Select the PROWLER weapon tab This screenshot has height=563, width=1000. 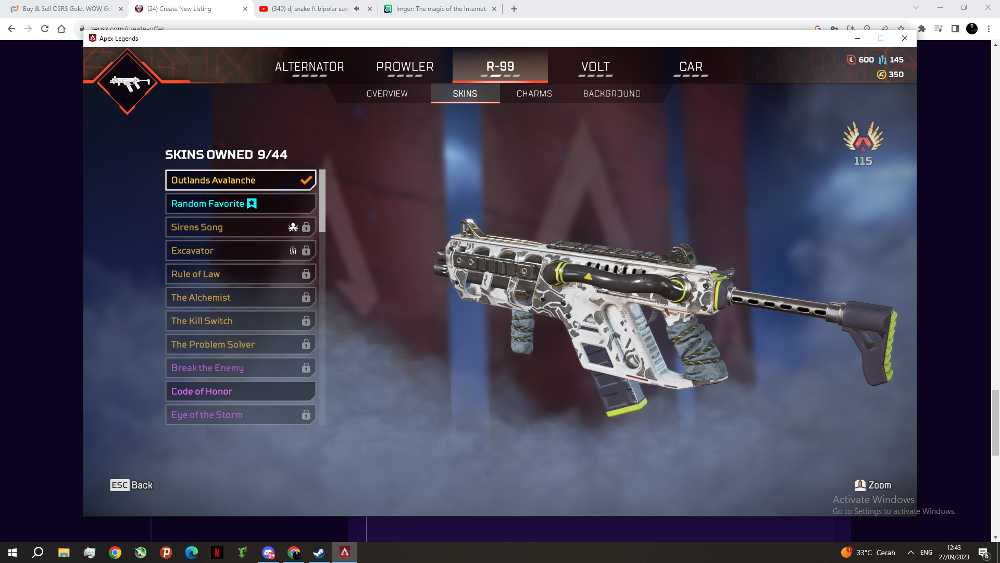[405, 67]
